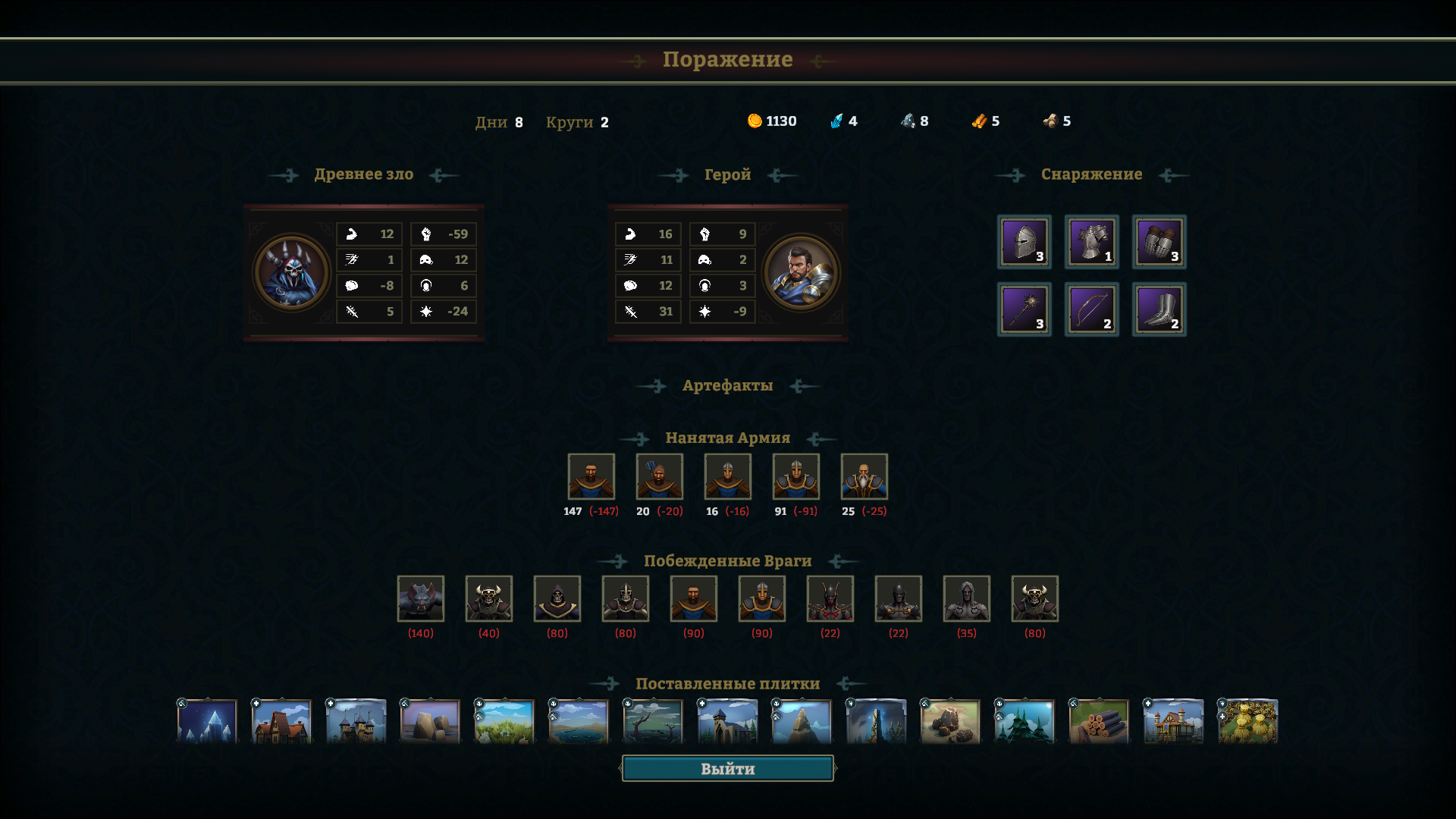Pick the bow equipment slot

coord(1091,309)
